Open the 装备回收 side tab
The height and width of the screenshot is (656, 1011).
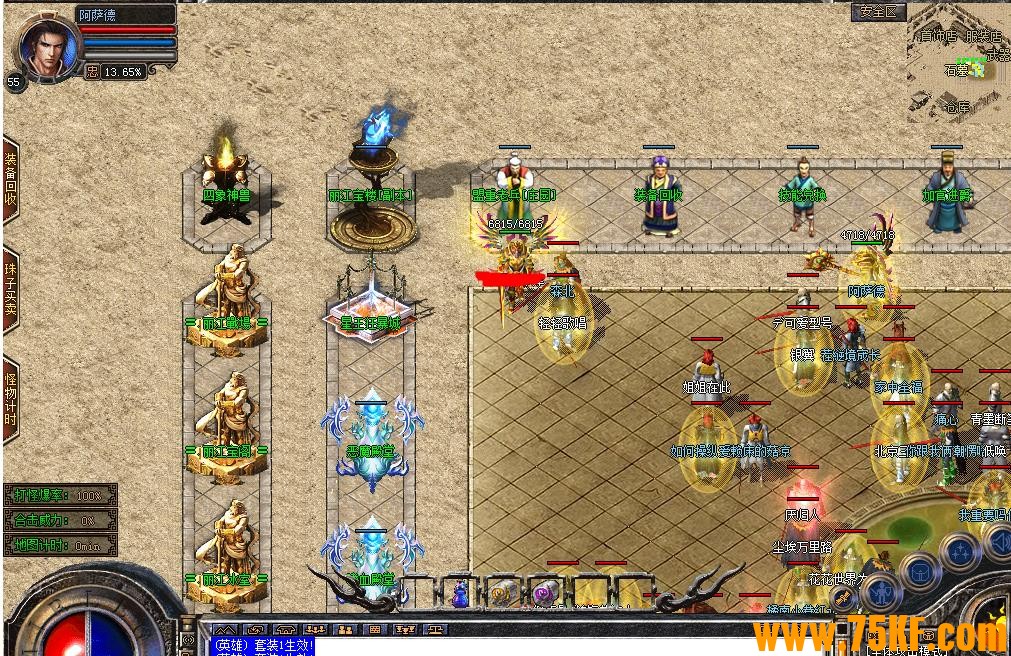pos(11,180)
